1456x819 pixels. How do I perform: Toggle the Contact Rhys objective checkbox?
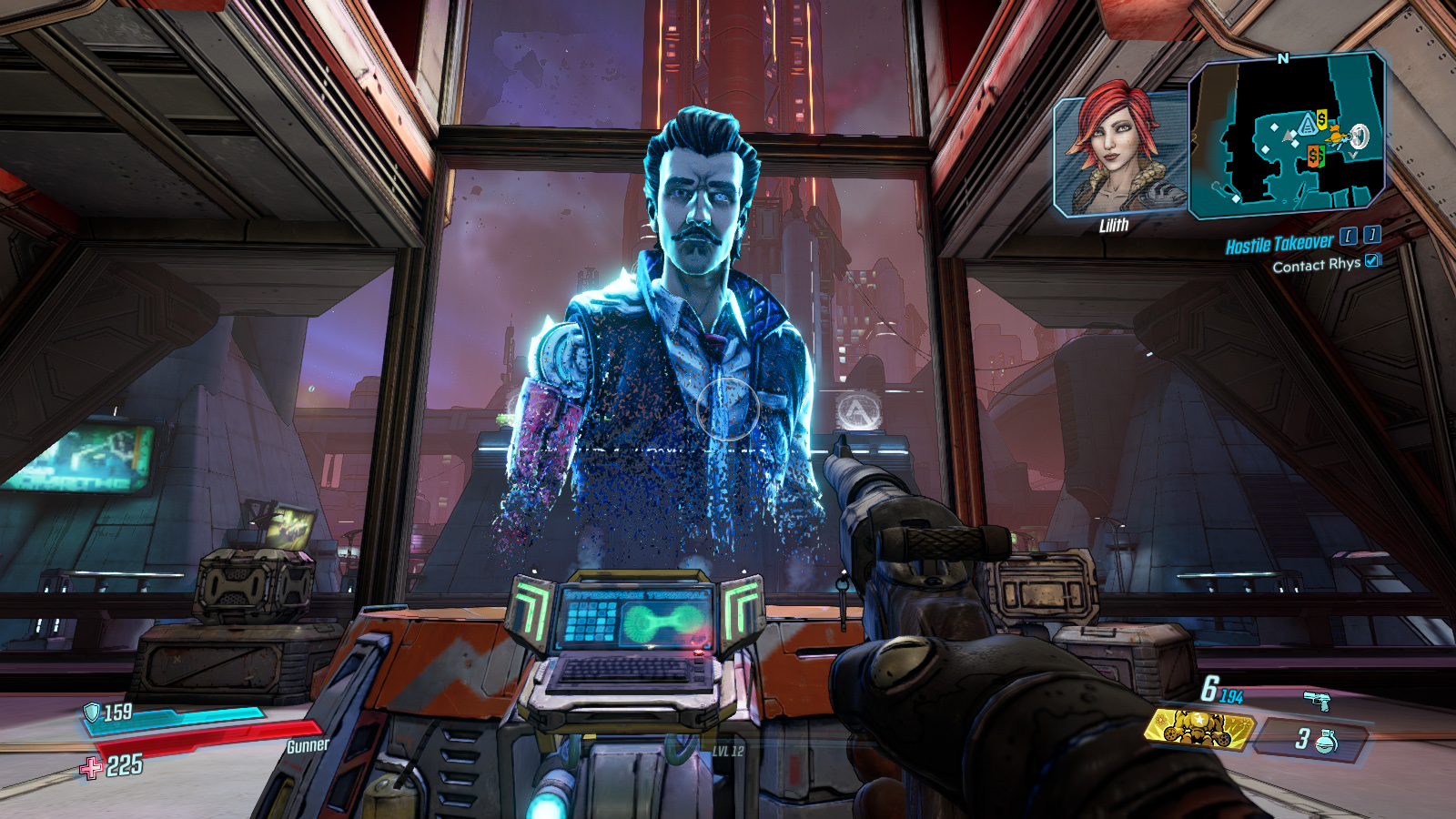point(1372,261)
